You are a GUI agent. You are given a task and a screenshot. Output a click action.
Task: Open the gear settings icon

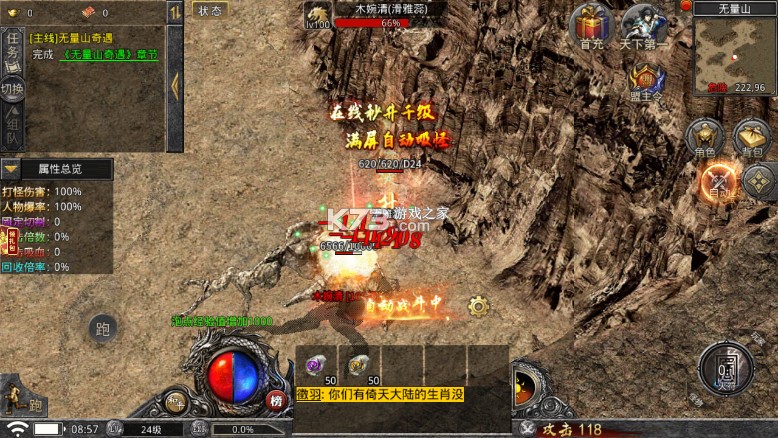[x=478, y=306]
